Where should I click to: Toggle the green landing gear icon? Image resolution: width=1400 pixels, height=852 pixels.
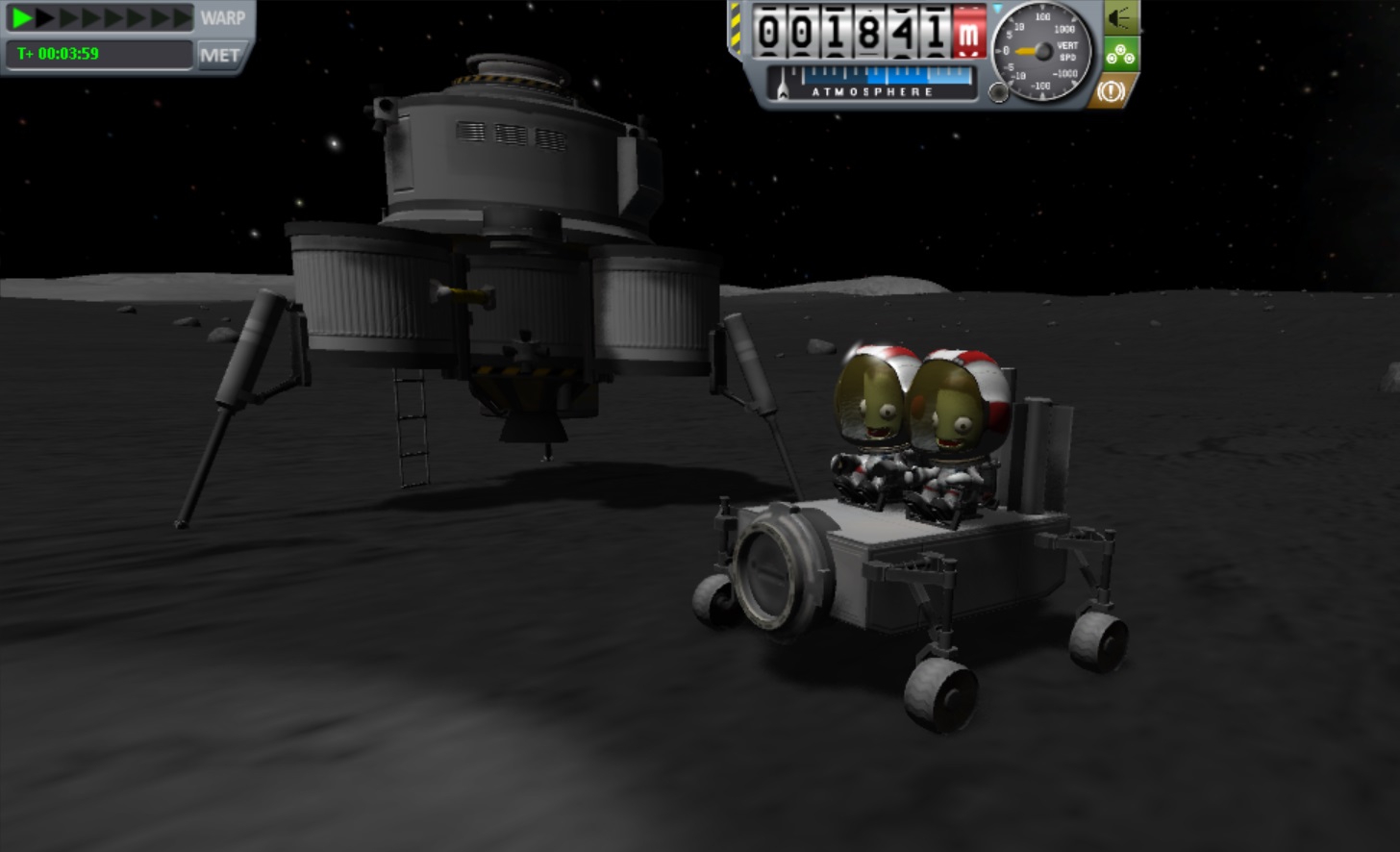[x=1120, y=55]
